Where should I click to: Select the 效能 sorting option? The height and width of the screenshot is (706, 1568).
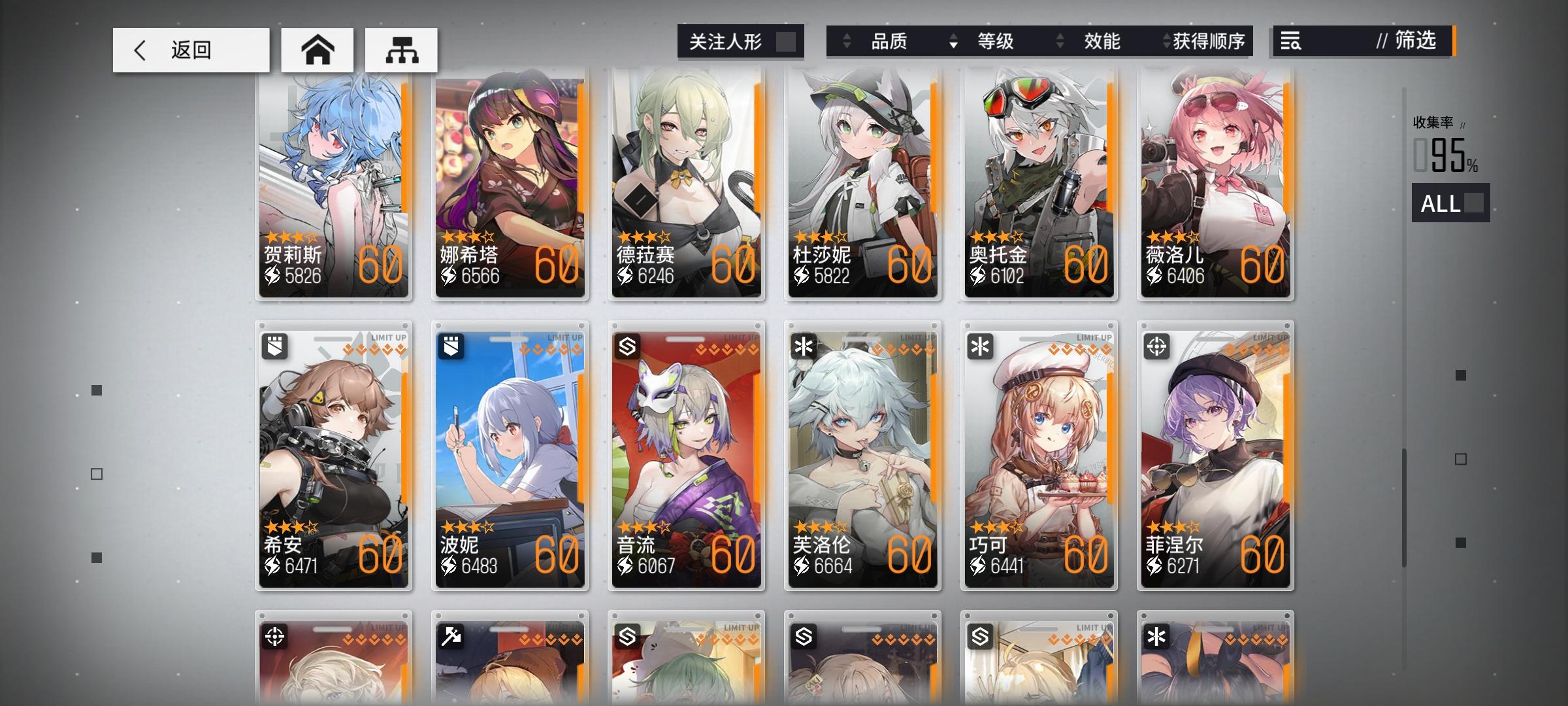1103,42
